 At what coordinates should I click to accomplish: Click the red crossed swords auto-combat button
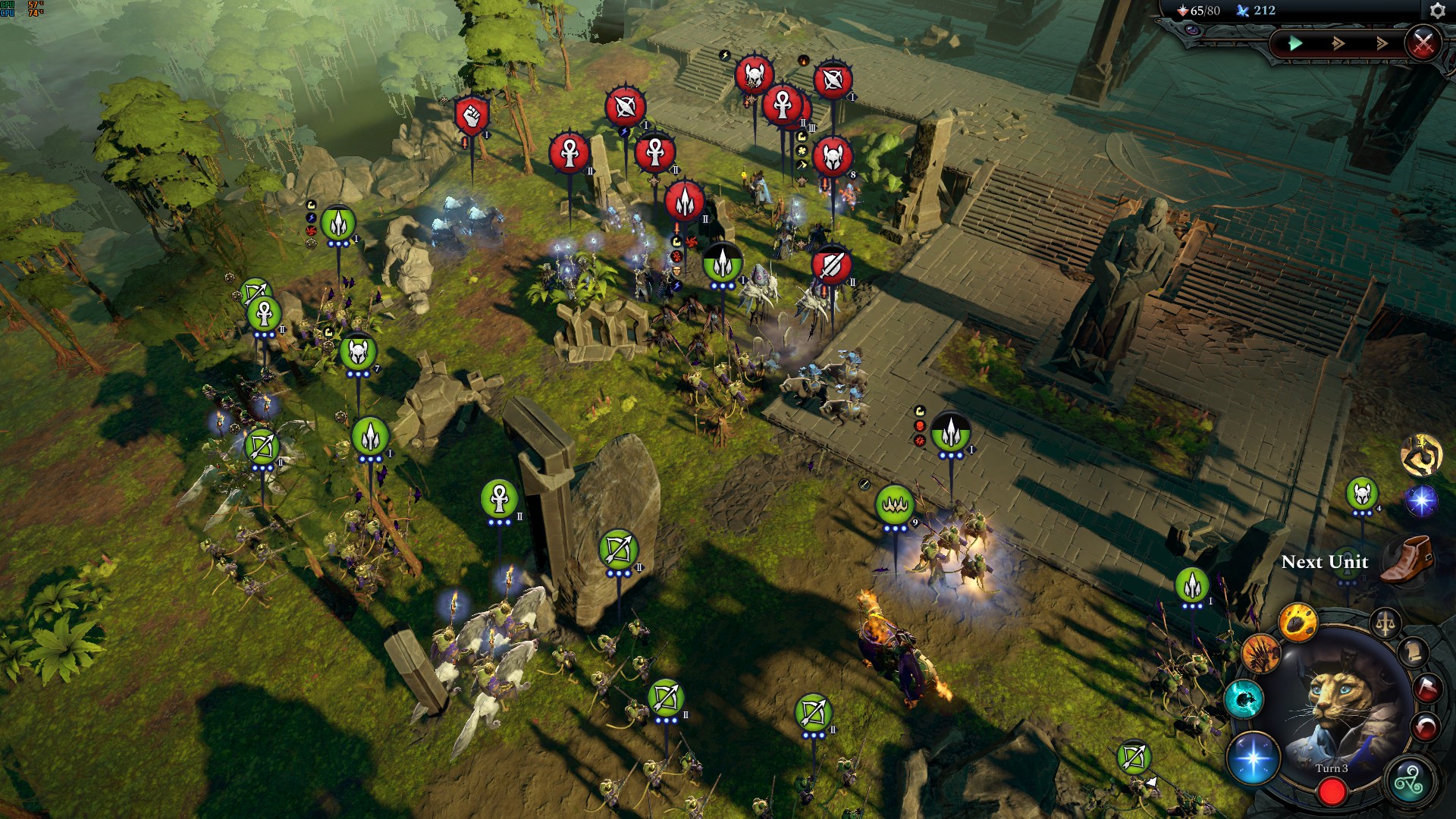[x=1423, y=43]
